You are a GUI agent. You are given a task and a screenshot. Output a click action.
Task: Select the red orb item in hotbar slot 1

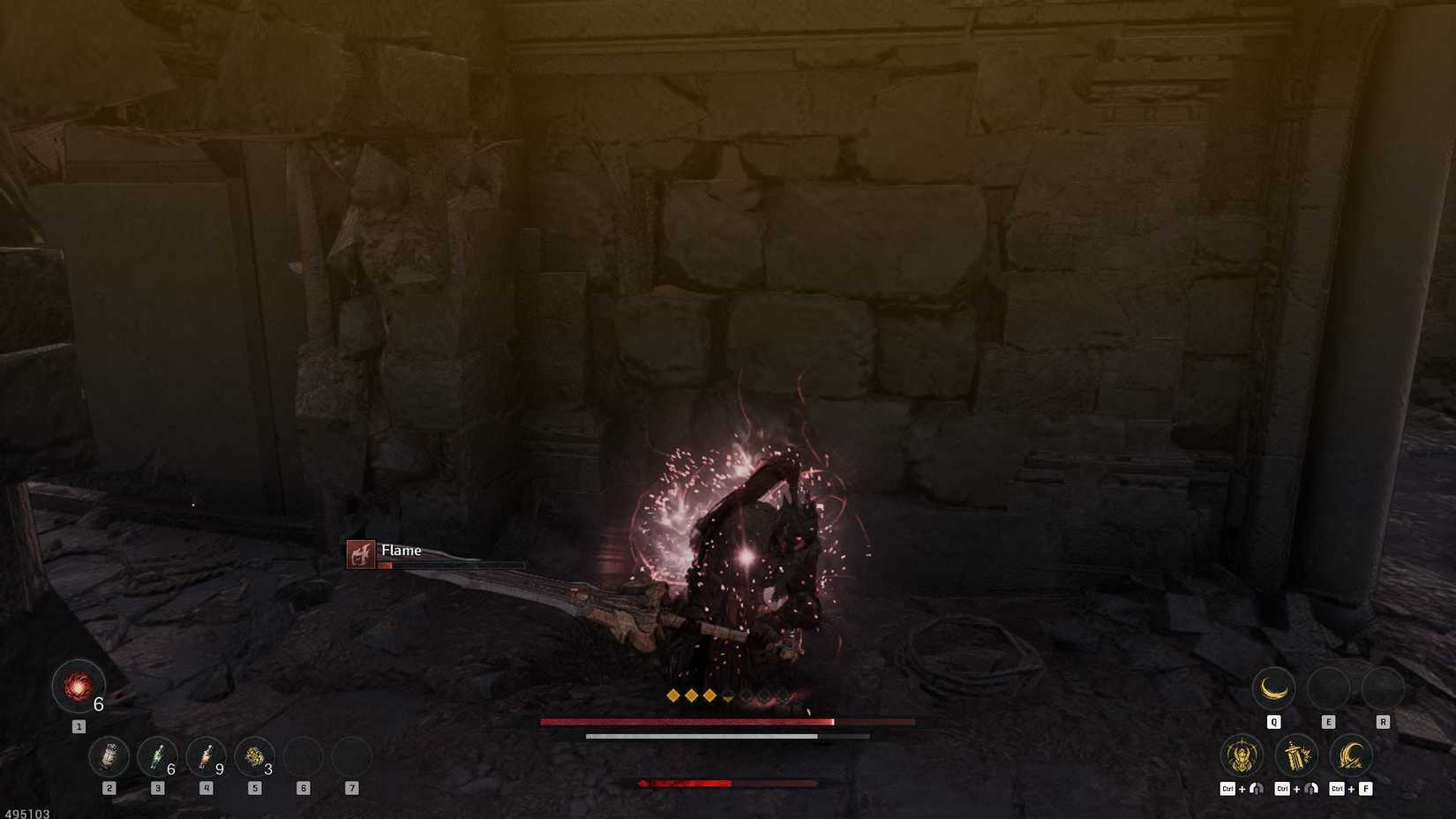(x=79, y=688)
